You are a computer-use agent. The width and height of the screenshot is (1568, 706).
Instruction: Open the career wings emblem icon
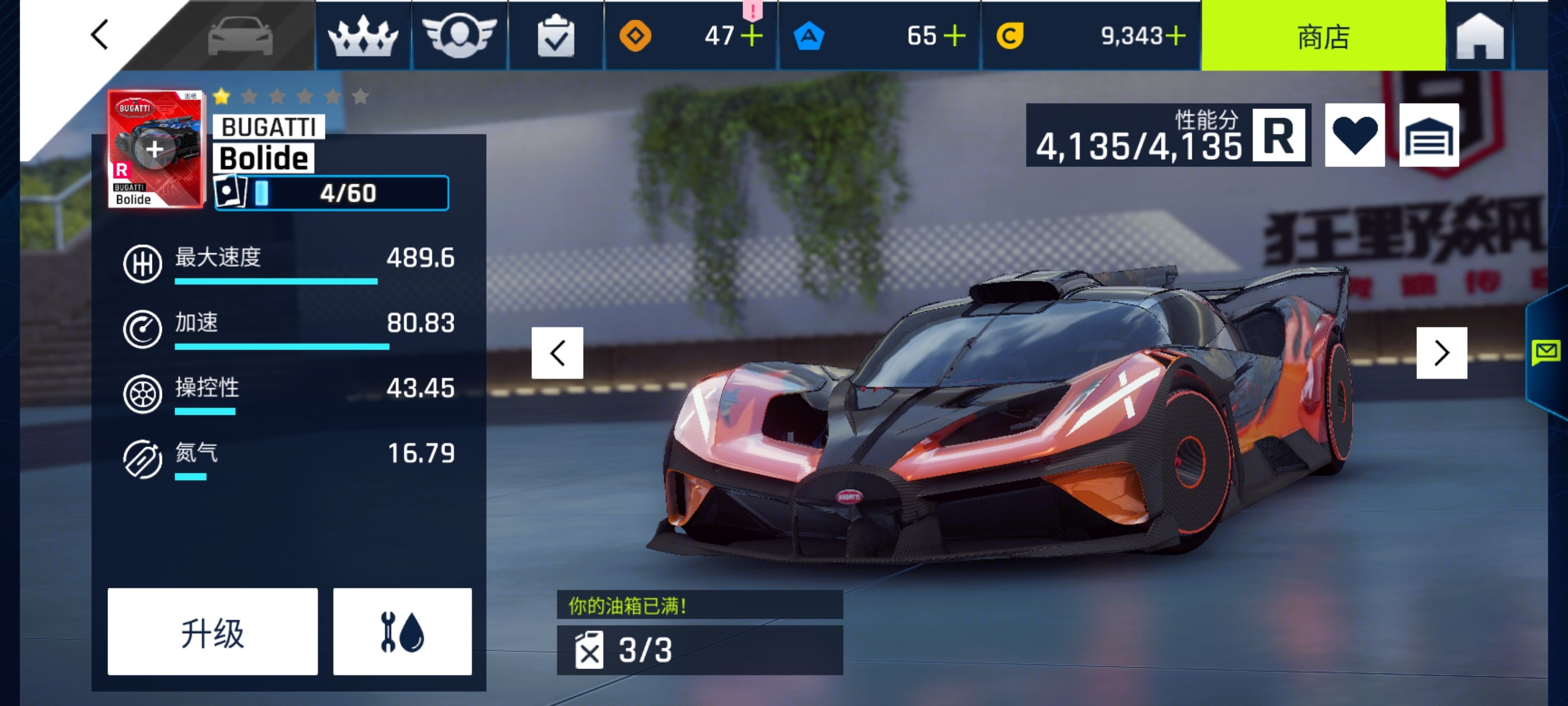(460, 35)
